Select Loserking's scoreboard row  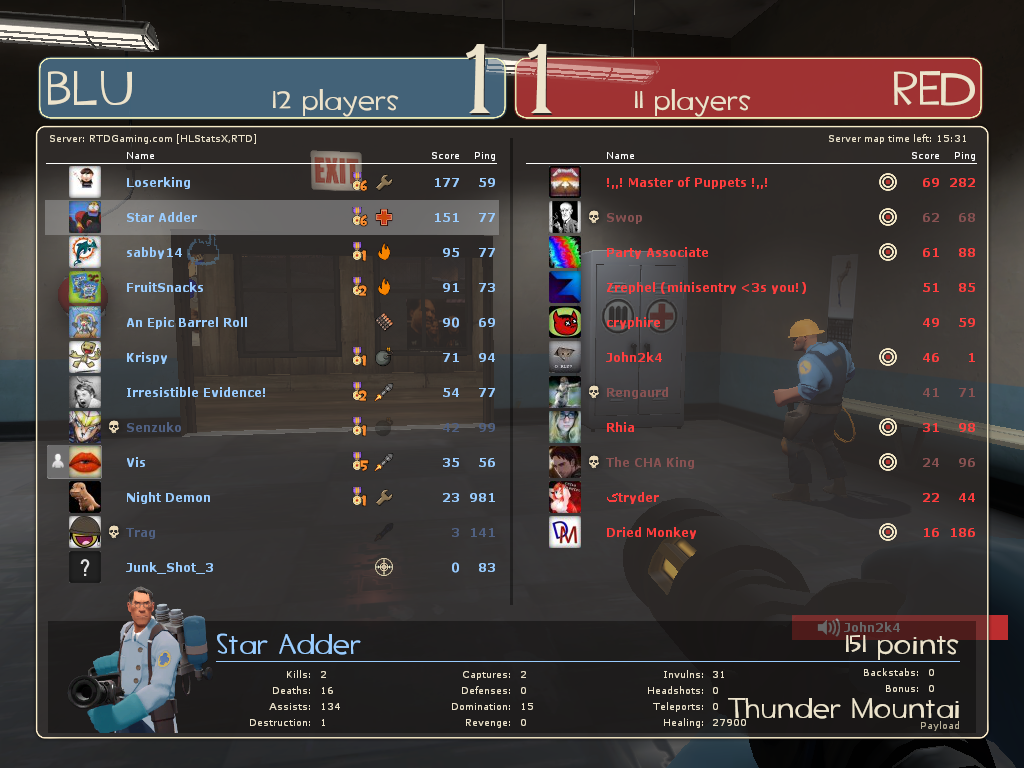(158, 183)
